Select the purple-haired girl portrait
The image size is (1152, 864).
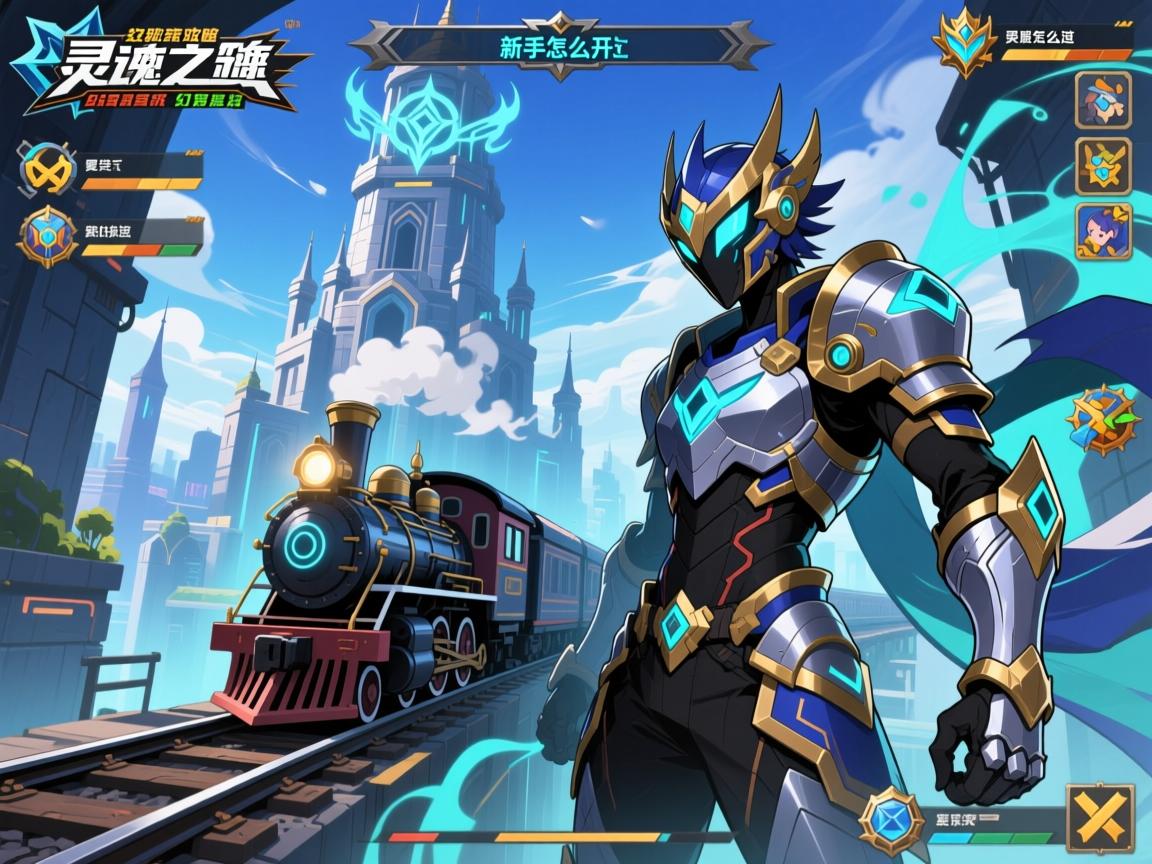click(x=1103, y=231)
